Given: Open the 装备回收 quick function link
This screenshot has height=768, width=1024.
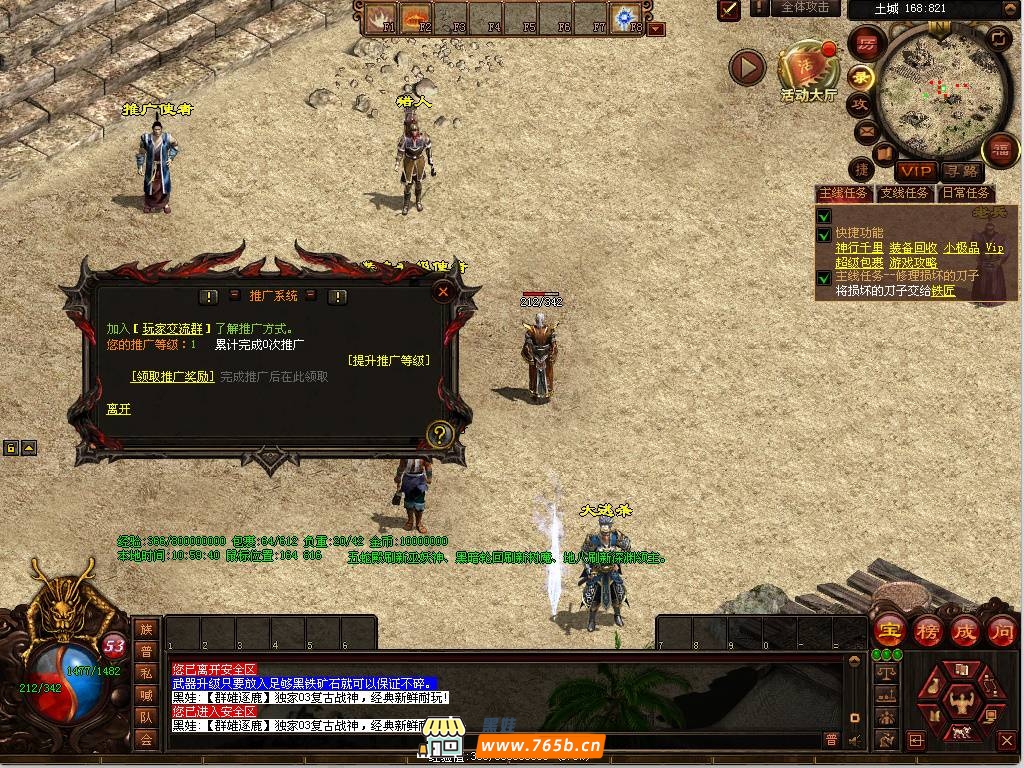Looking at the screenshot, I should coord(913,248).
